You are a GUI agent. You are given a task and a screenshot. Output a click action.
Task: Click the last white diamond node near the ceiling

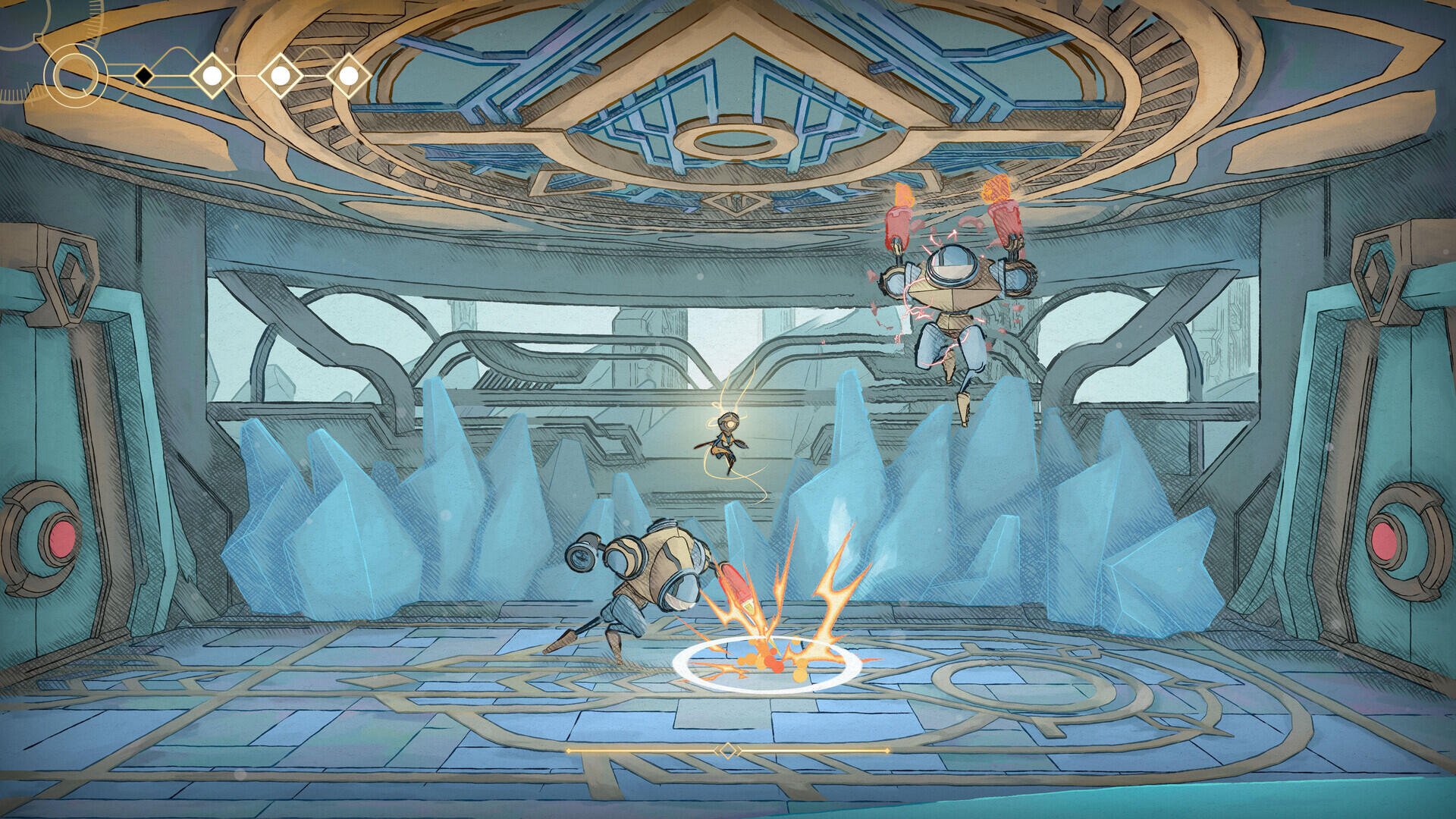350,74
